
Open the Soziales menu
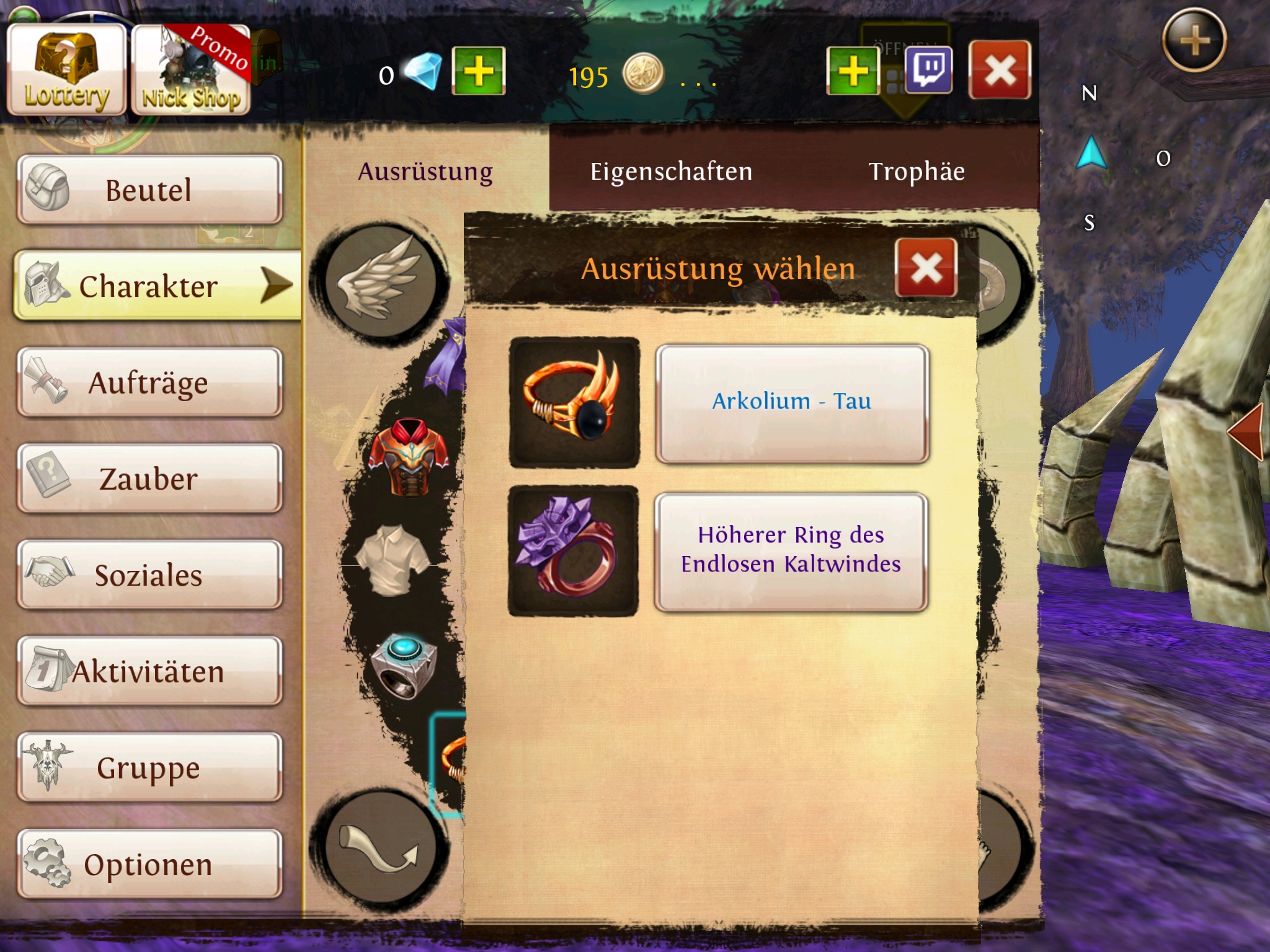point(149,575)
